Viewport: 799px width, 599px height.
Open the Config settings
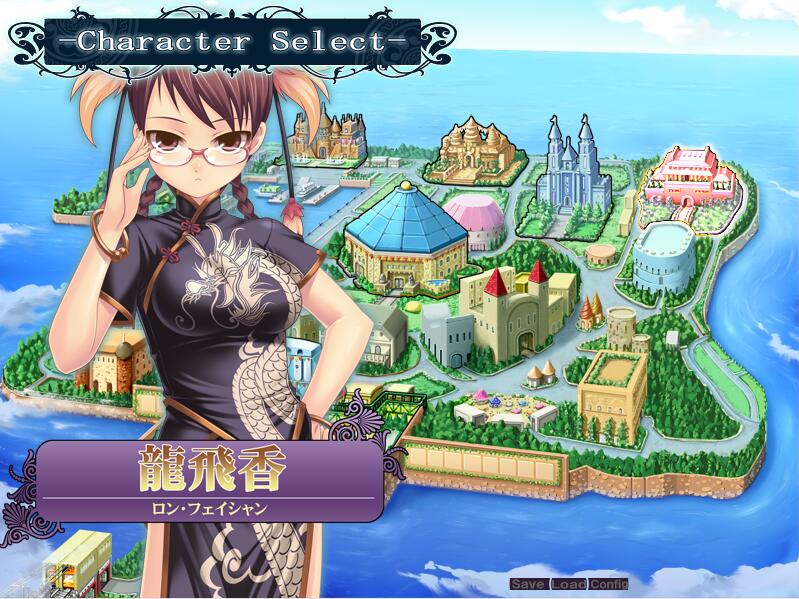(x=608, y=584)
